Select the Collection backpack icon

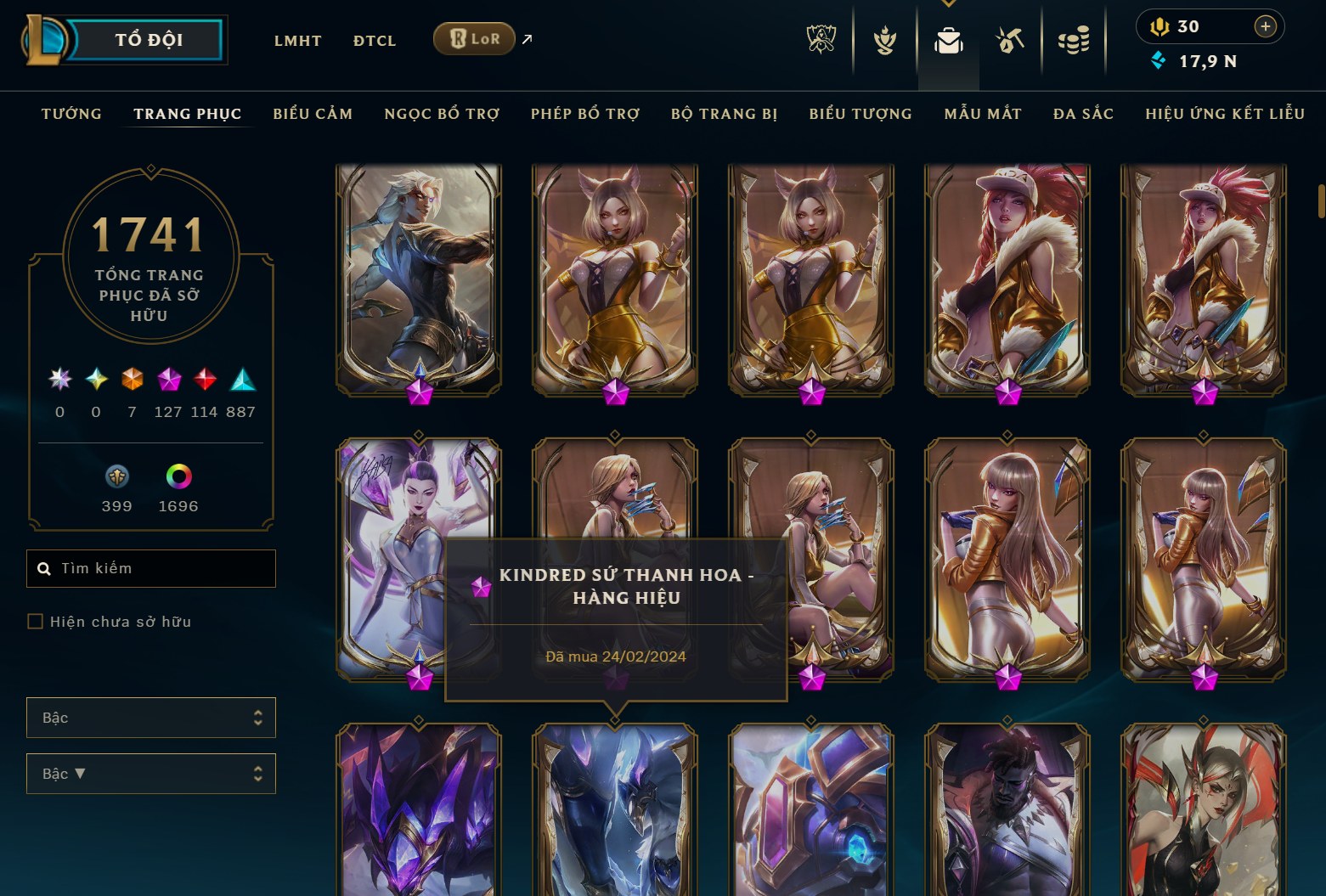(x=950, y=39)
